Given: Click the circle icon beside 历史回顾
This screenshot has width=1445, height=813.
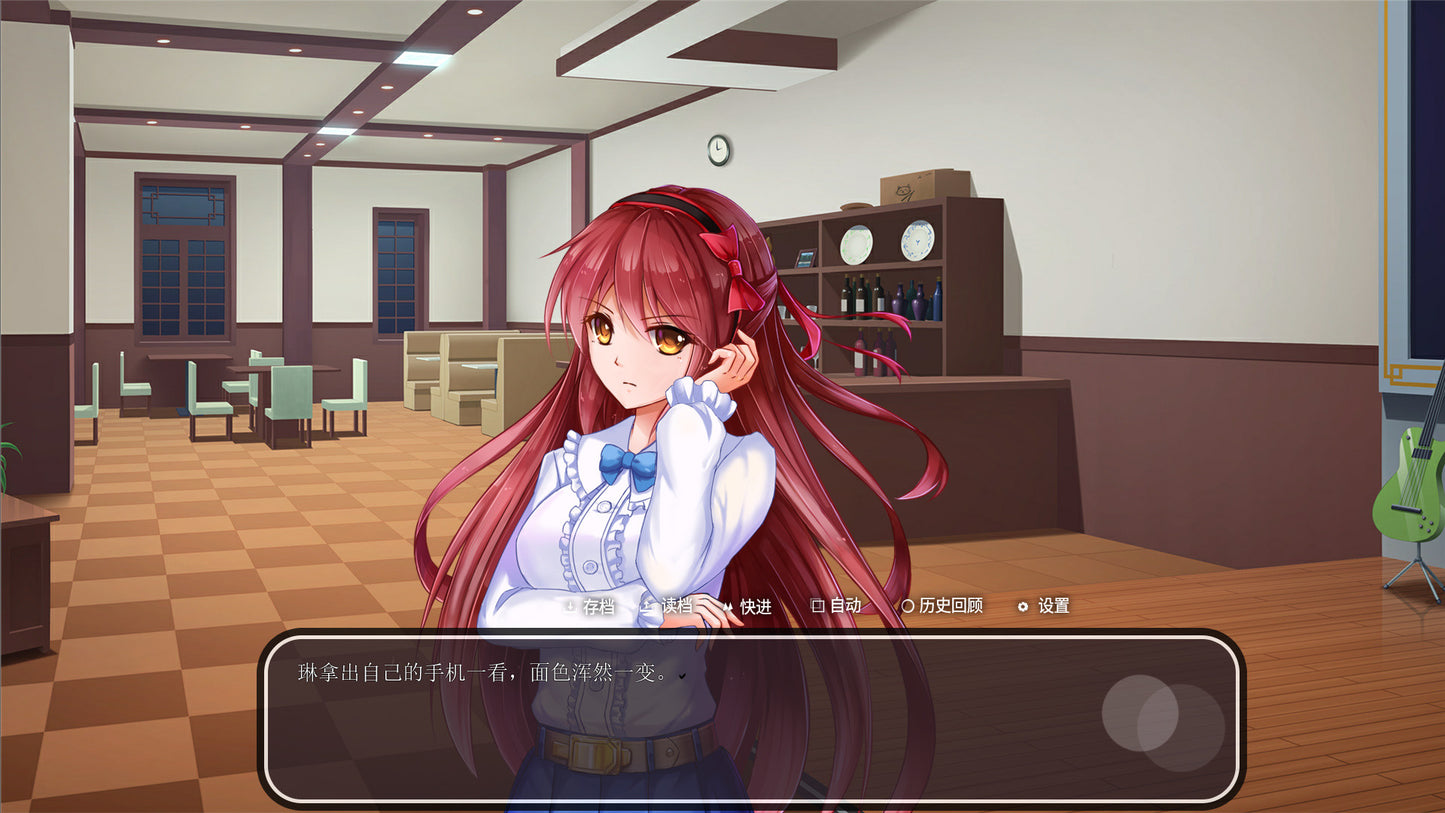Looking at the screenshot, I should pyautogui.click(x=906, y=606).
